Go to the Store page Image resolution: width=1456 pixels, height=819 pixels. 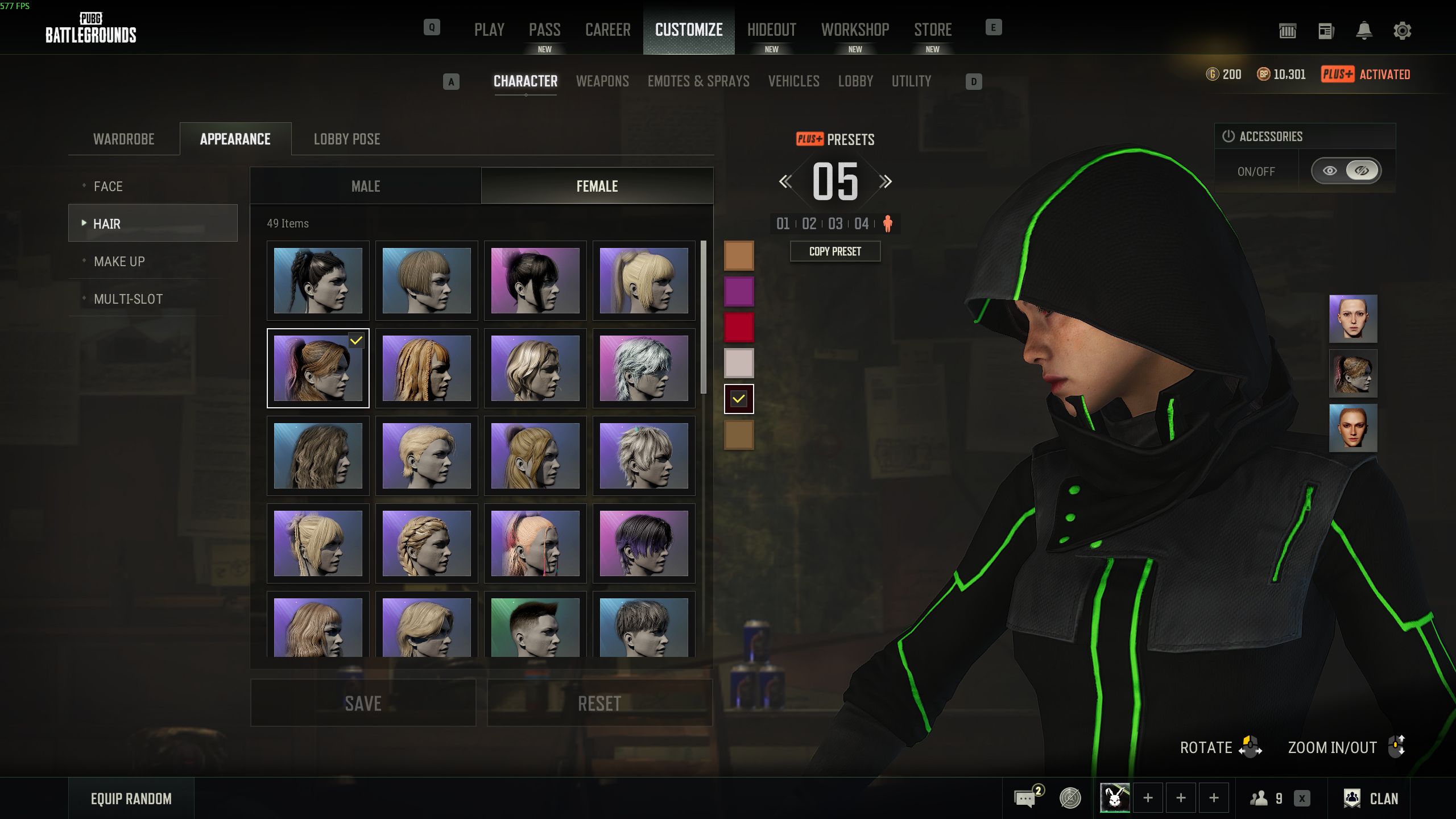click(933, 30)
